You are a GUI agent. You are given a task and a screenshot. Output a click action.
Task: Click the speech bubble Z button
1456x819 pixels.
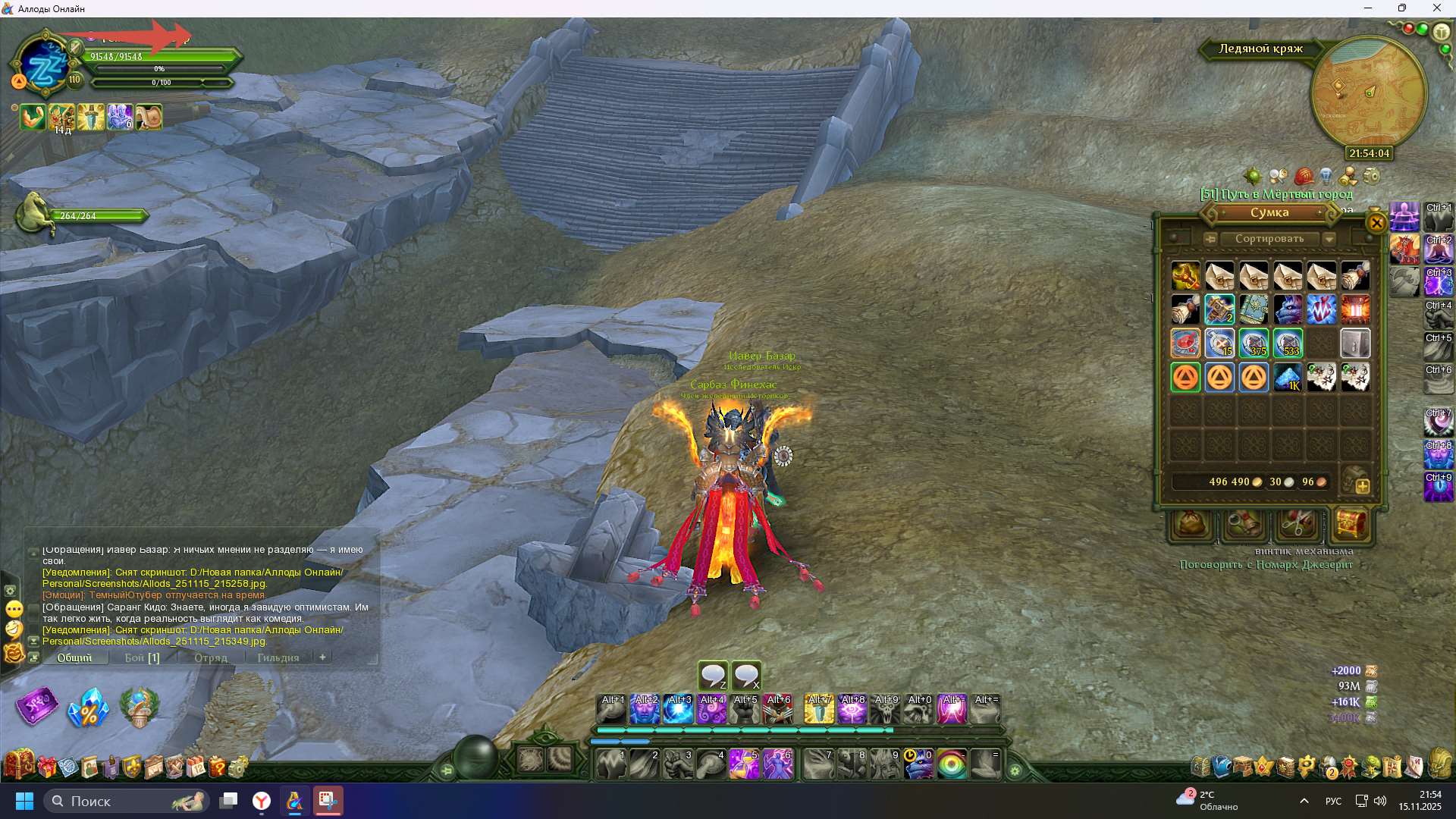[x=713, y=675]
